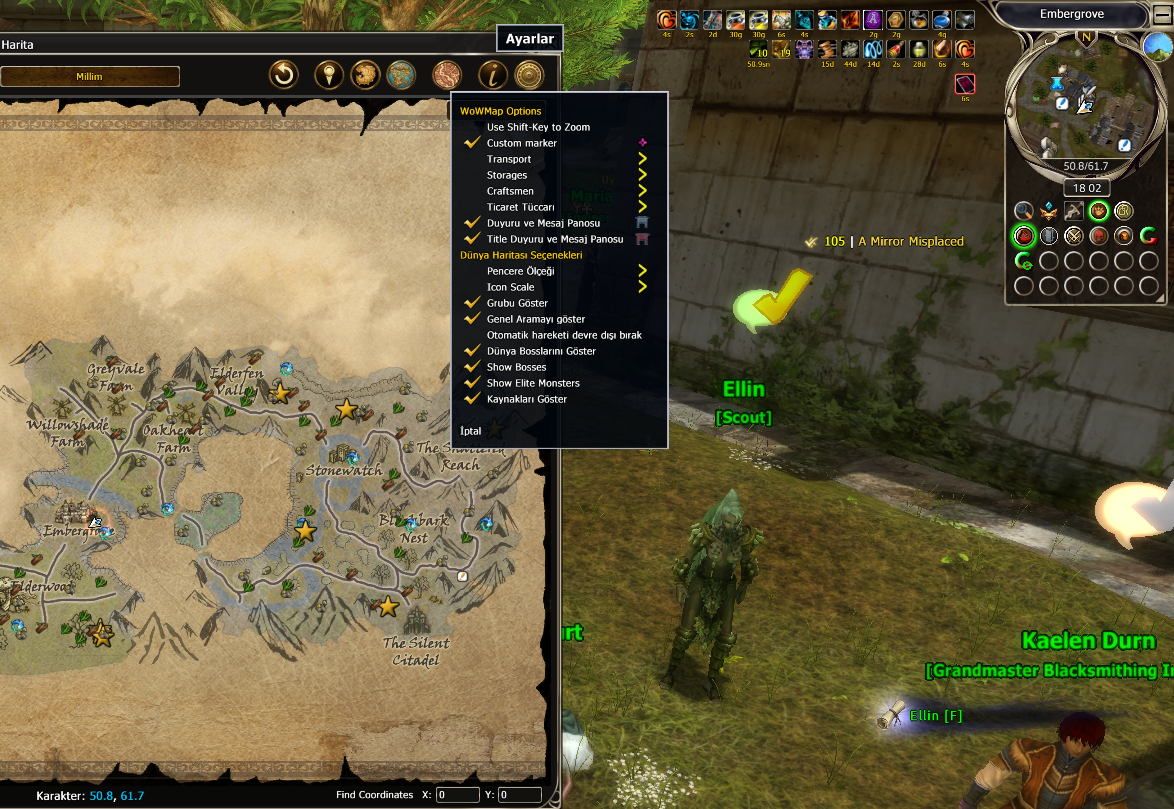
Task: Select the Millim zone dropdown
Action: [90, 76]
